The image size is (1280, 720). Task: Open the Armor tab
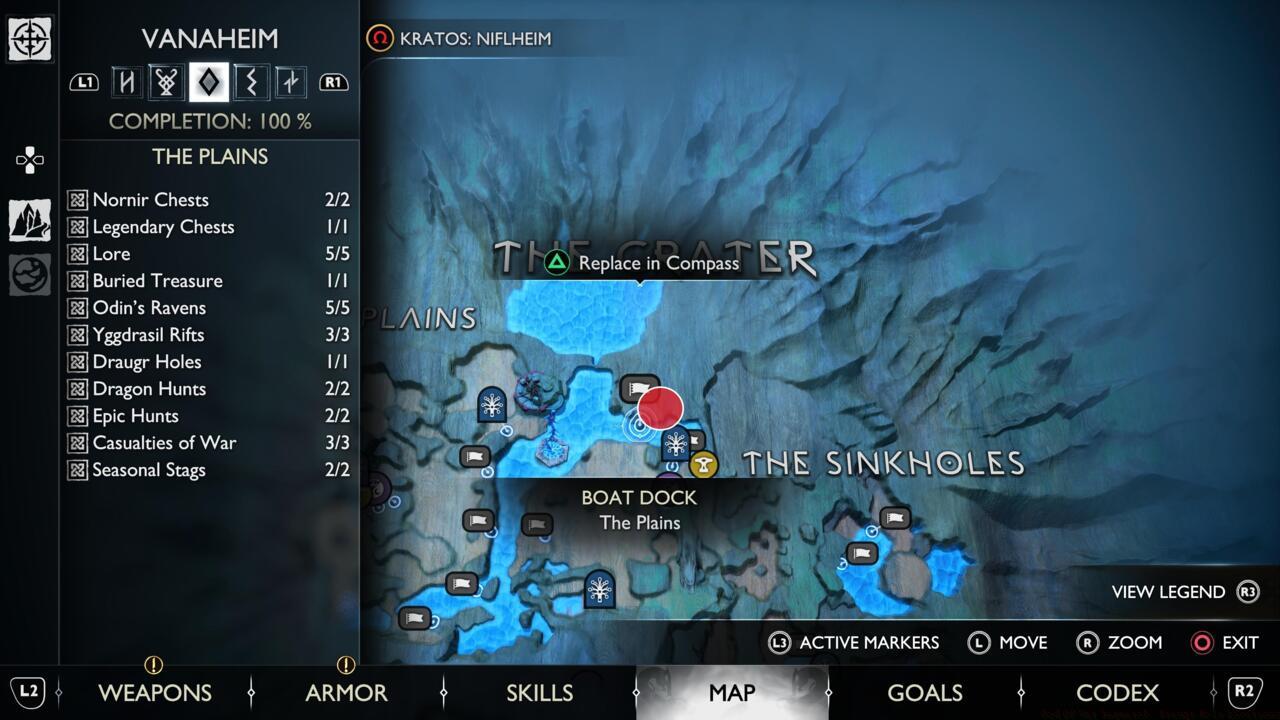tap(346, 692)
